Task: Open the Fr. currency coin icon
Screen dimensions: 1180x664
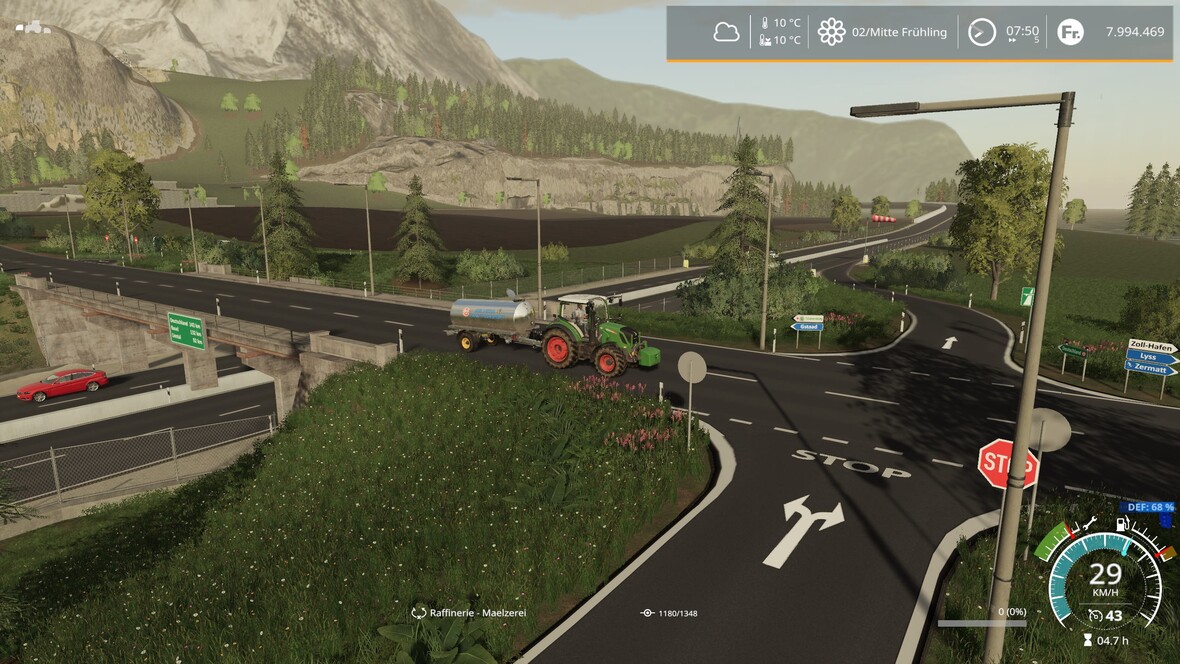Action: (1070, 32)
